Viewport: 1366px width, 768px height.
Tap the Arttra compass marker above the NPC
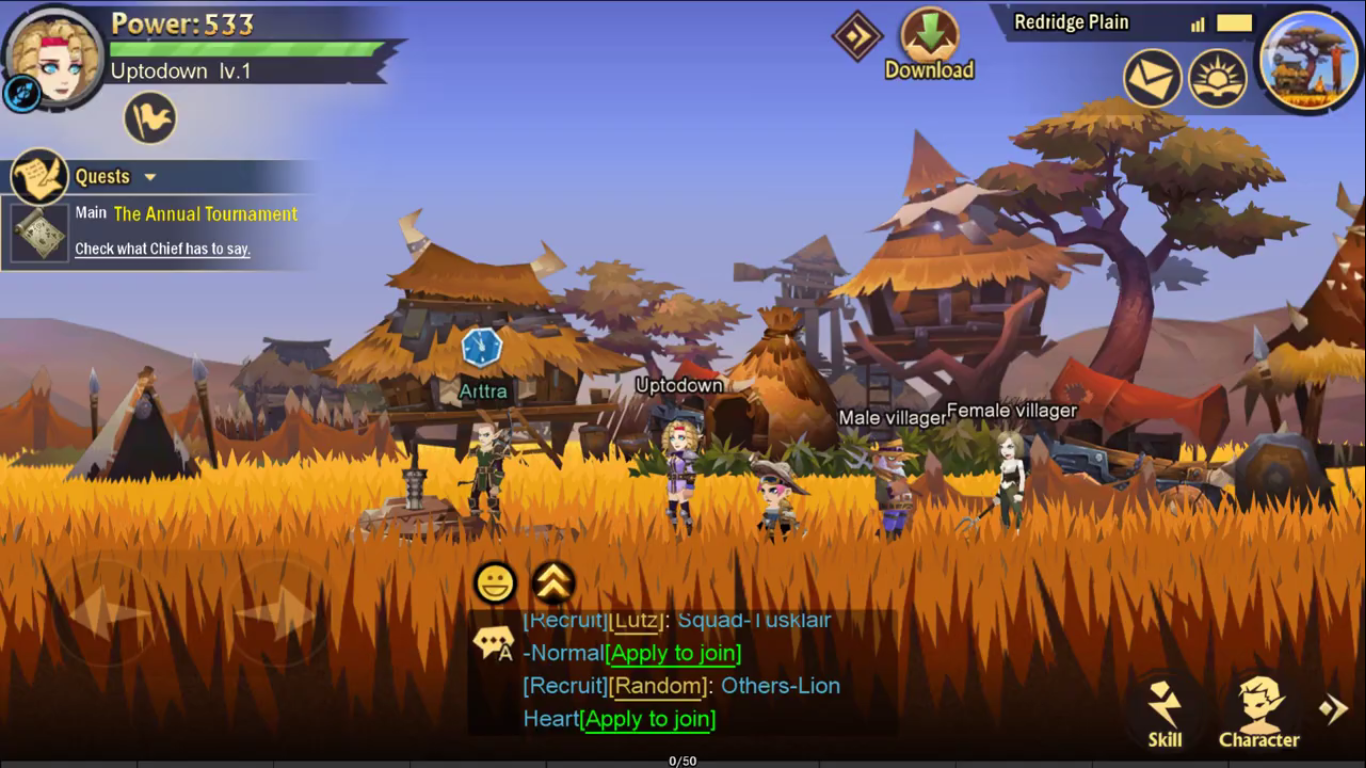coord(482,346)
